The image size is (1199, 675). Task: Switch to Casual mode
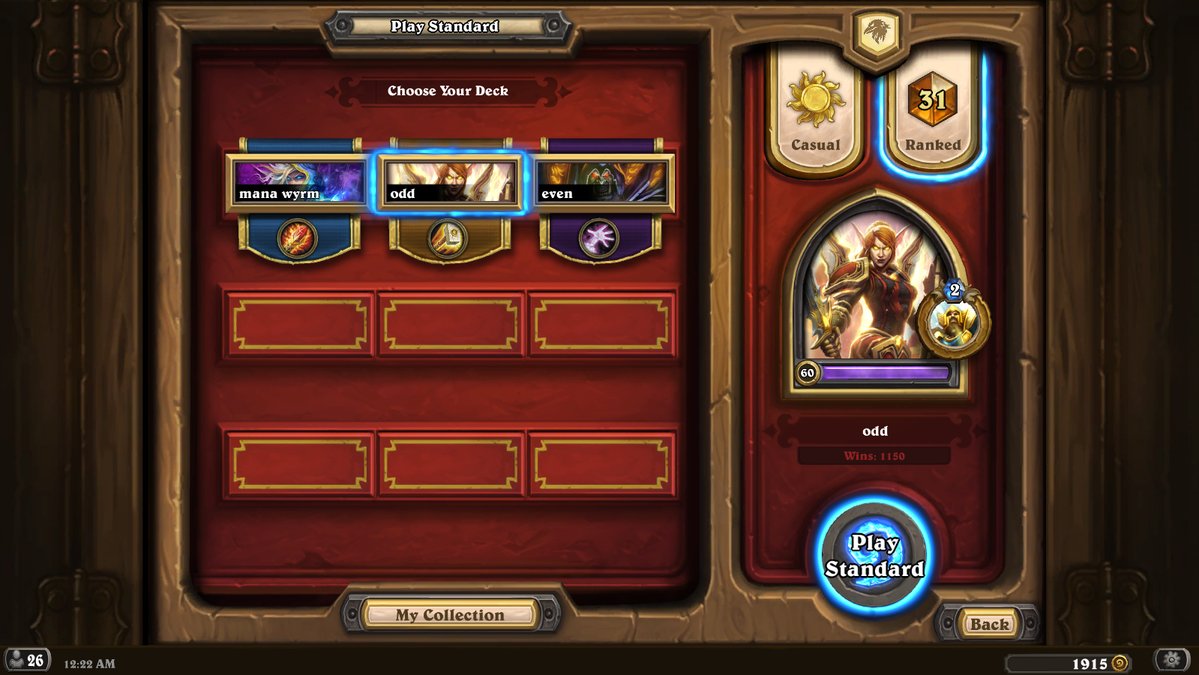click(815, 112)
